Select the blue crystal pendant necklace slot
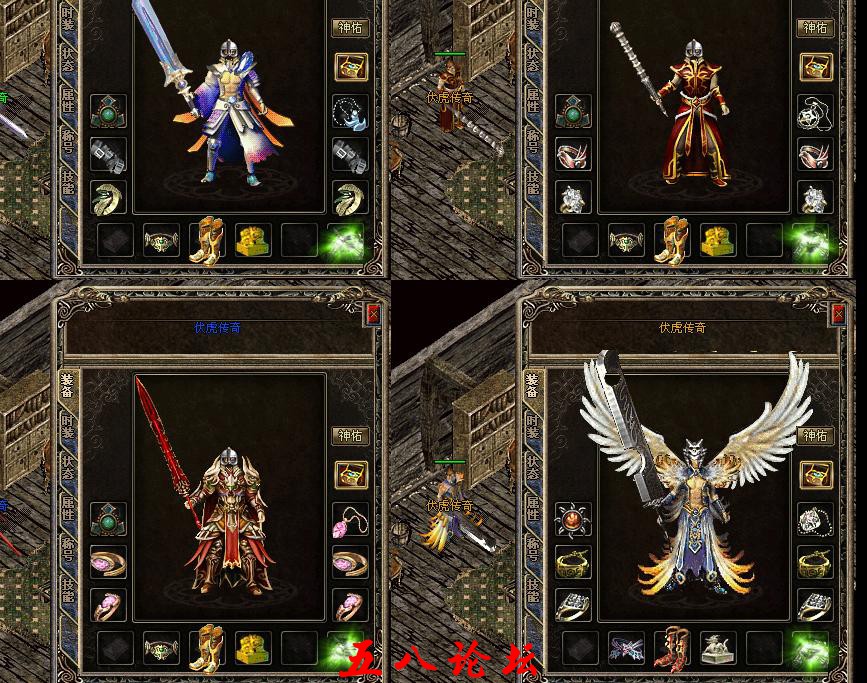867x683 pixels. click(350, 110)
